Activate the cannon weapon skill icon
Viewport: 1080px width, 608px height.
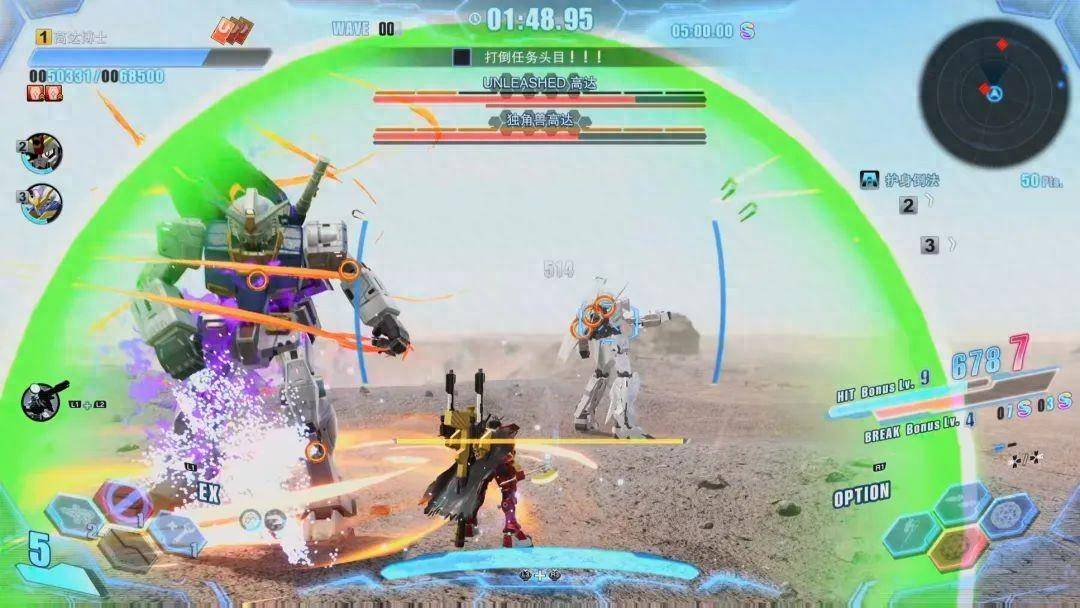coord(43,400)
